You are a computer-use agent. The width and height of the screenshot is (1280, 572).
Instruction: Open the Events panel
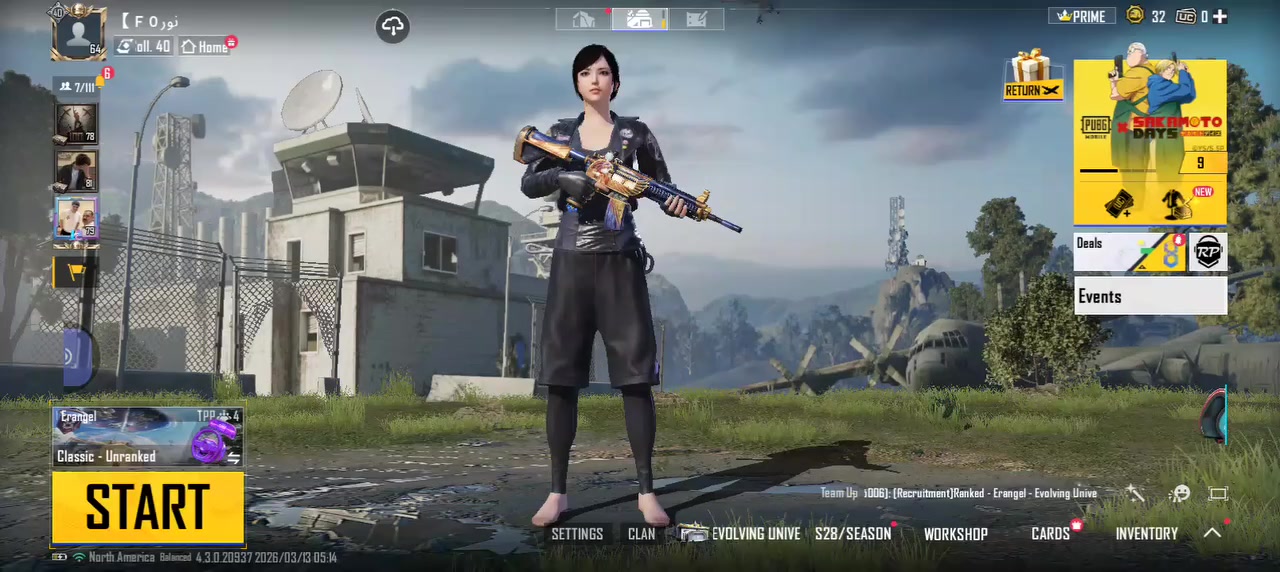(1150, 296)
